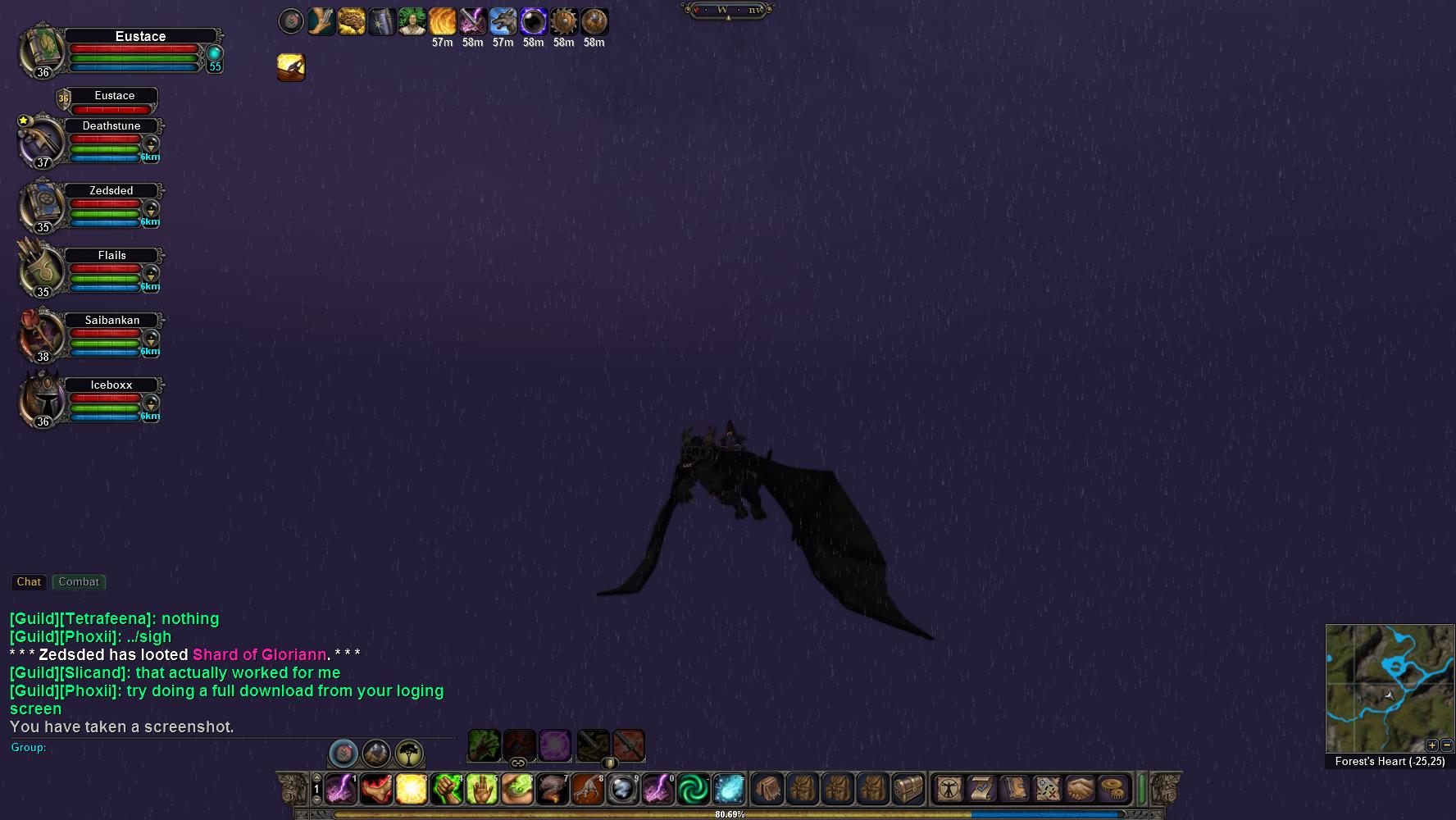1456x820 pixels.
Task: Use the green swirl spell
Action: click(694, 789)
